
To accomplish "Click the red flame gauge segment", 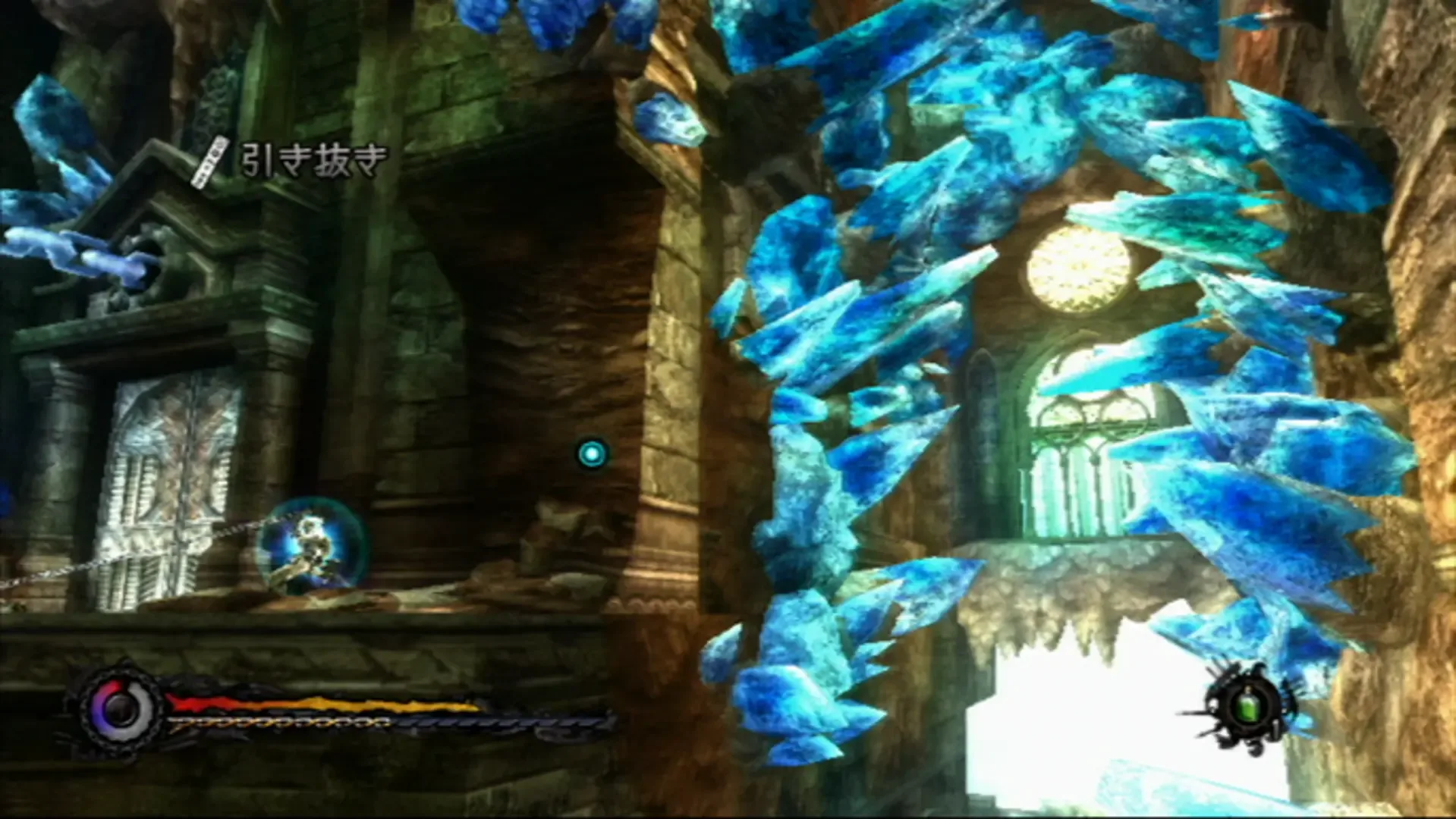I will [x=201, y=701].
